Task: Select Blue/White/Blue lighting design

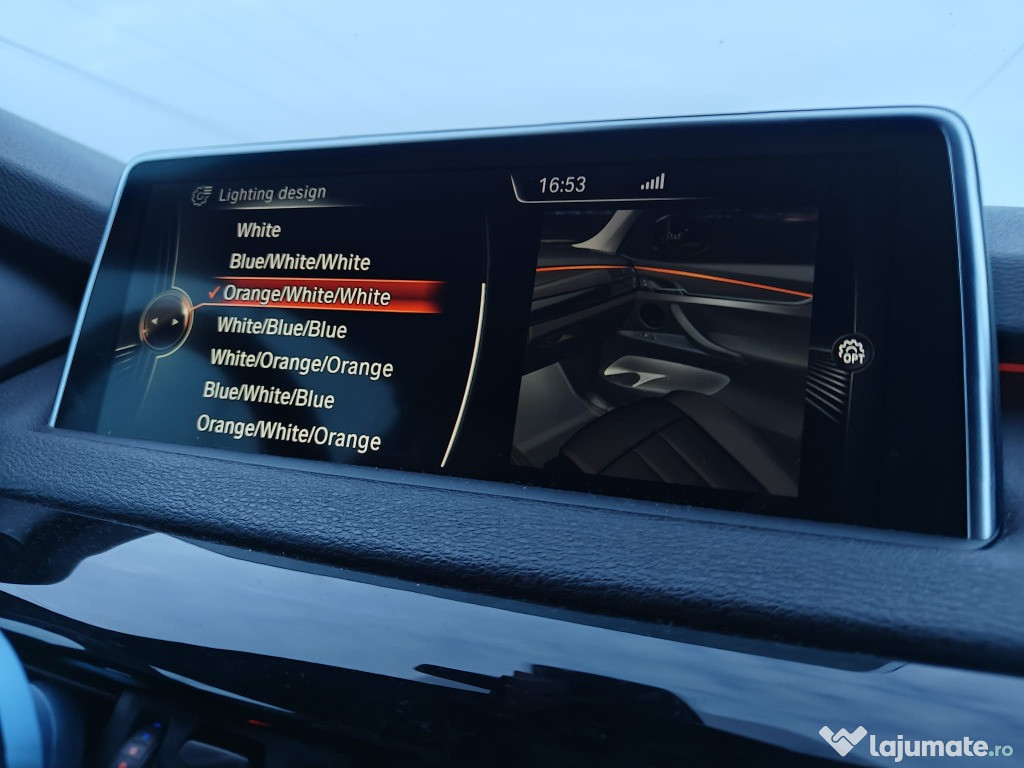Action: [x=268, y=396]
